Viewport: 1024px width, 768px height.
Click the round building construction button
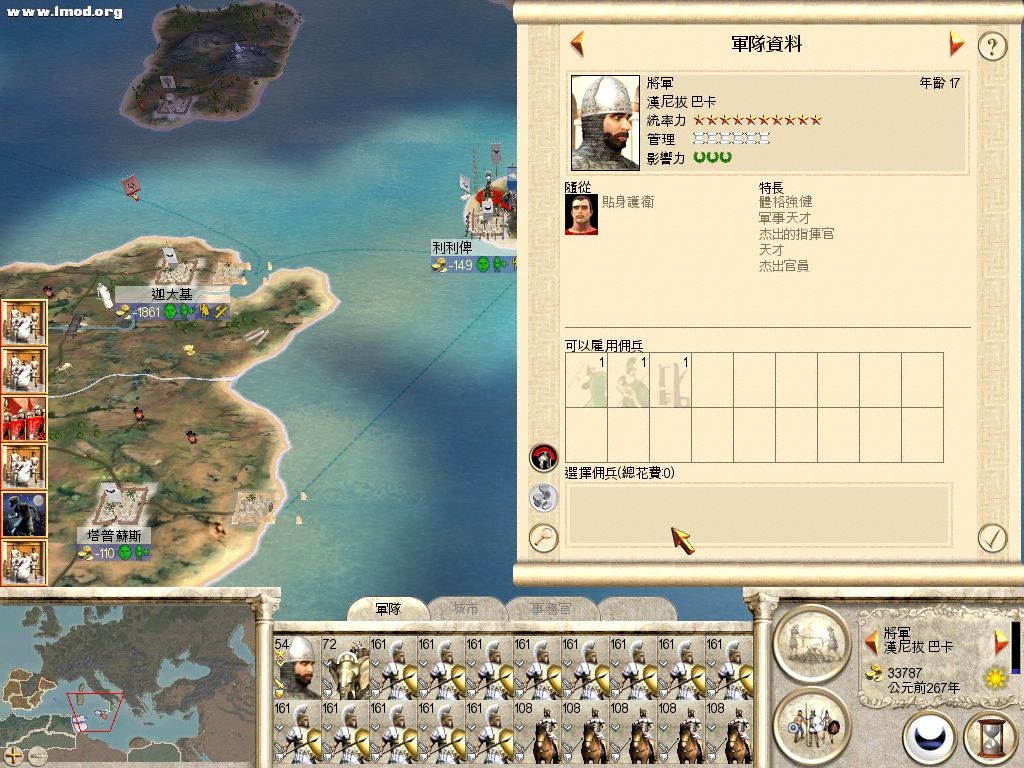[811, 641]
